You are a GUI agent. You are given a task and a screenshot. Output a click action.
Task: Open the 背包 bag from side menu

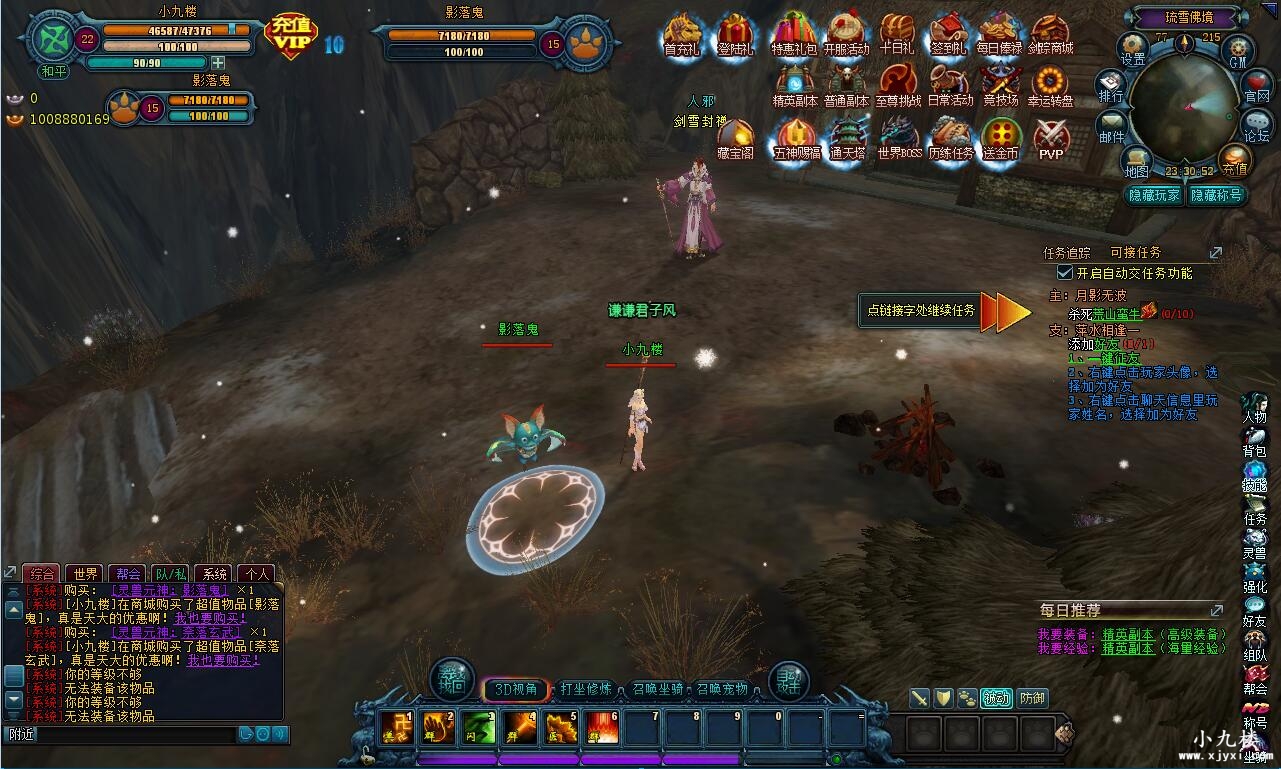click(x=1254, y=442)
